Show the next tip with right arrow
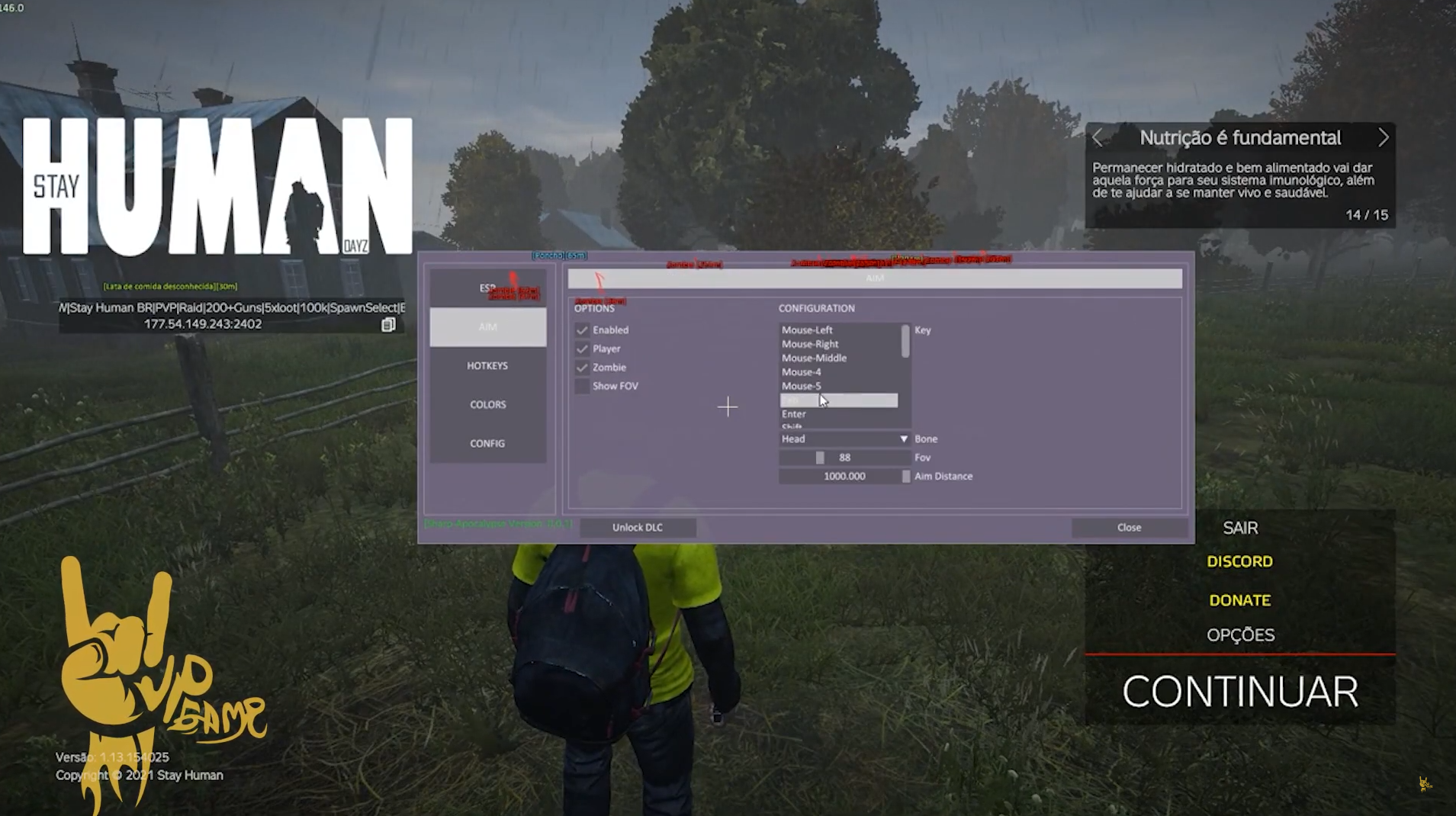The image size is (1456, 816). tap(1383, 137)
